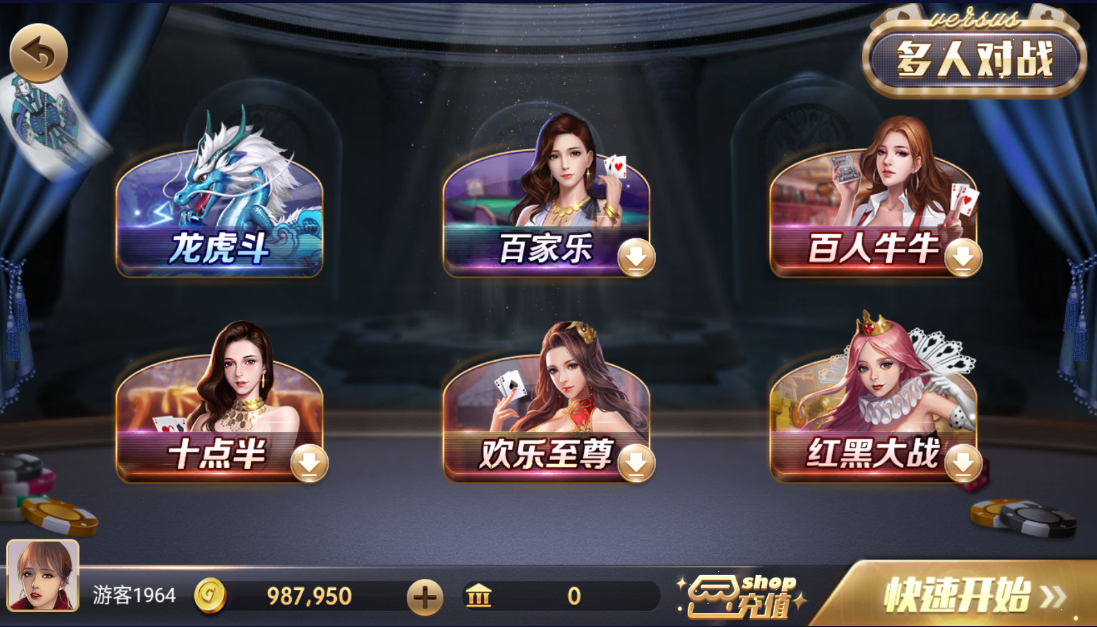Open the 多人对战 versus mode button
Screen dimensions: 1097x627
(x=974, y=59)
